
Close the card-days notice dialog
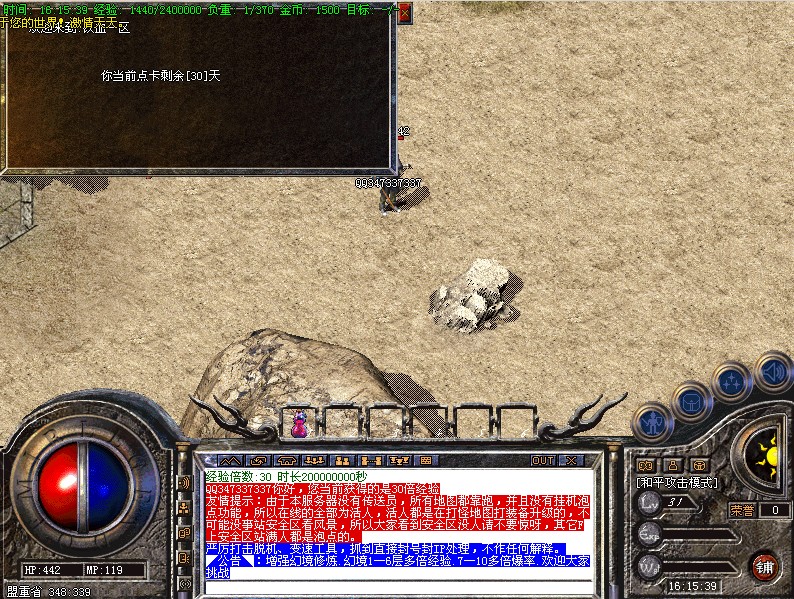click(x=404, y=13)
